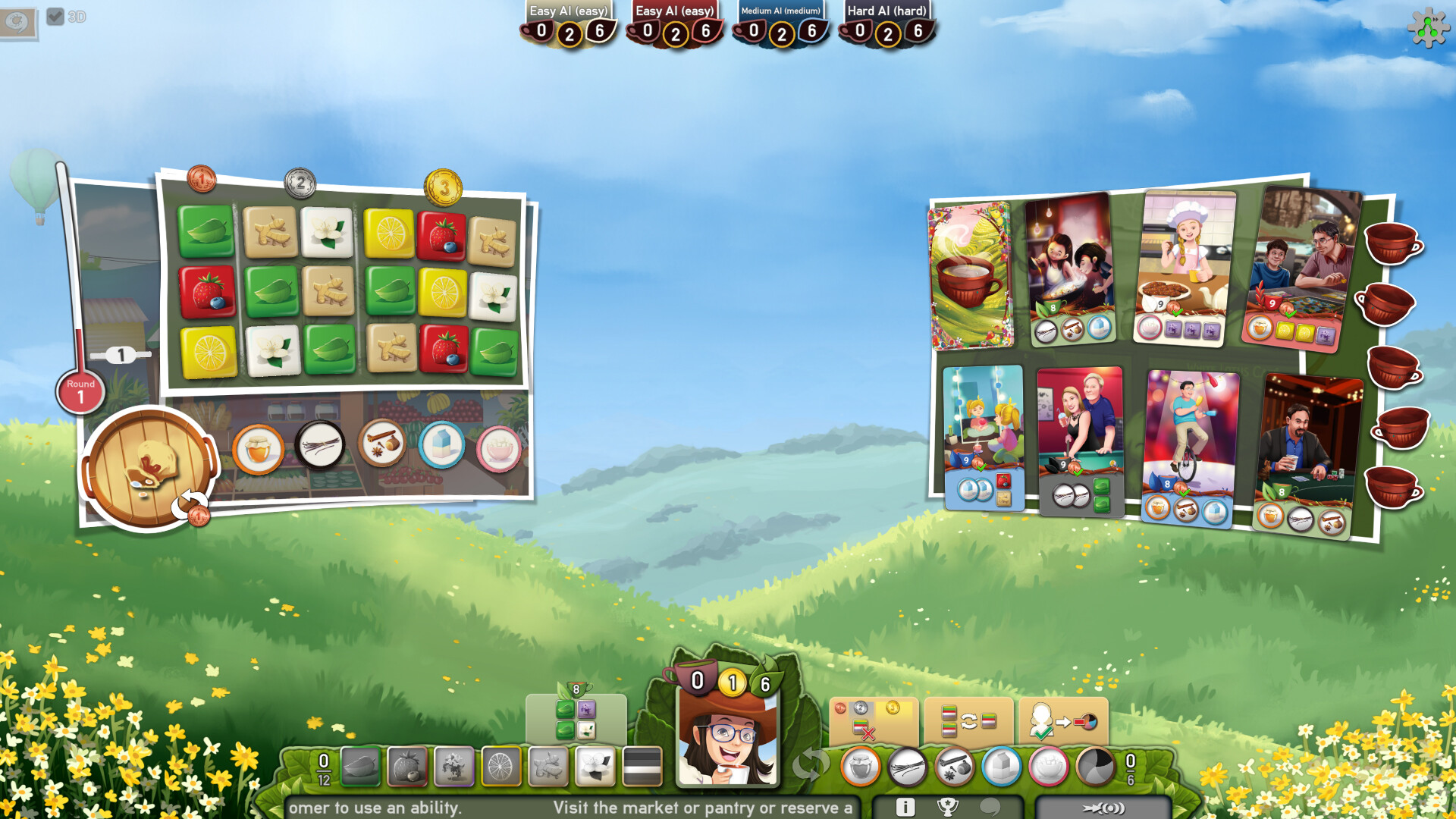Click the ginger root flavor icon
Image resolution: width=1456 pixels, height=819 pixels.
548,766
